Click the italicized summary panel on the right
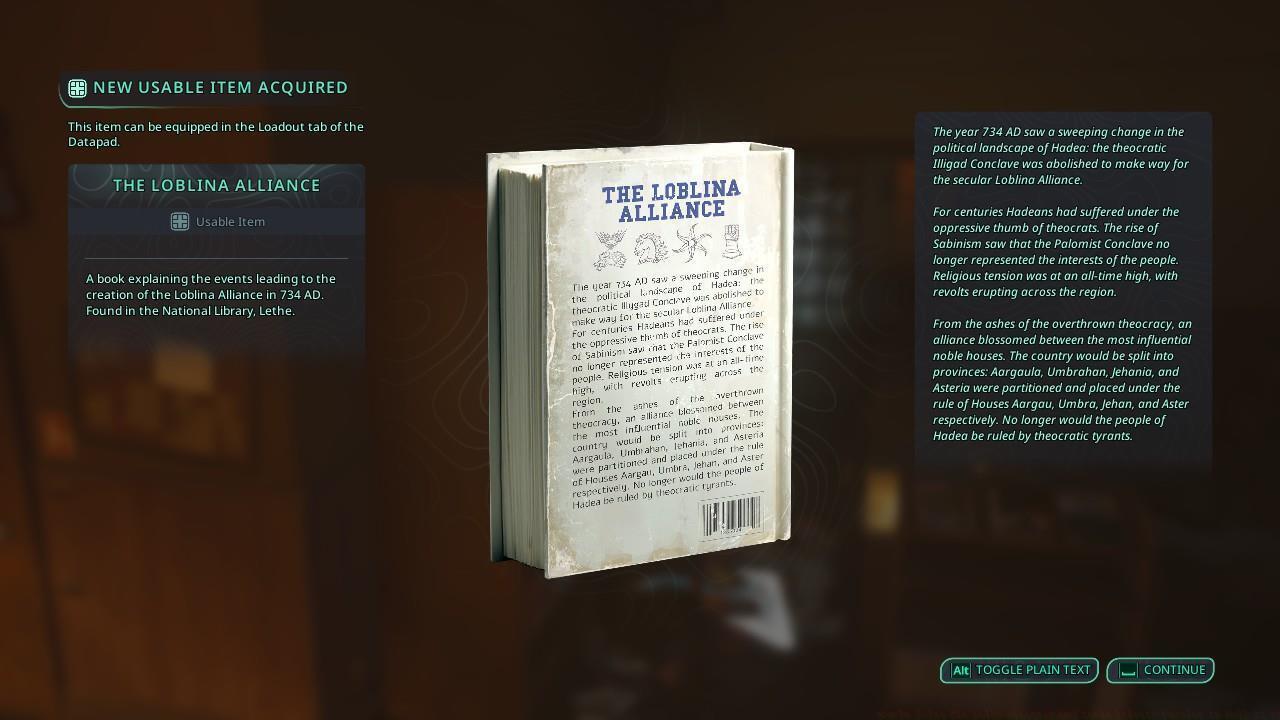Image resolution: width=1280 pixels, height=720 pixels. point(1062,293)
